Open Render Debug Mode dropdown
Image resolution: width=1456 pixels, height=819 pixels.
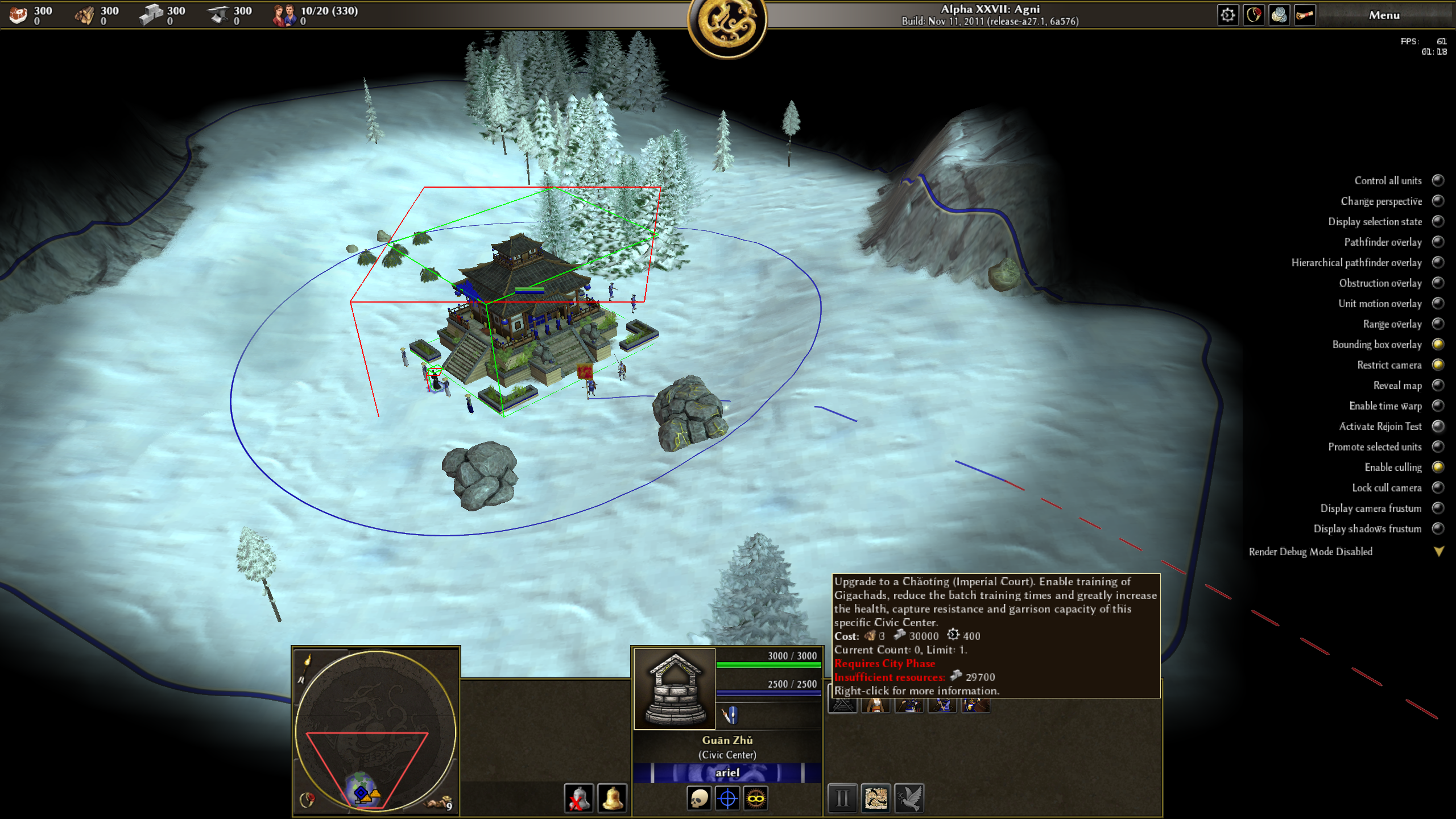(x=1438, y=551)
